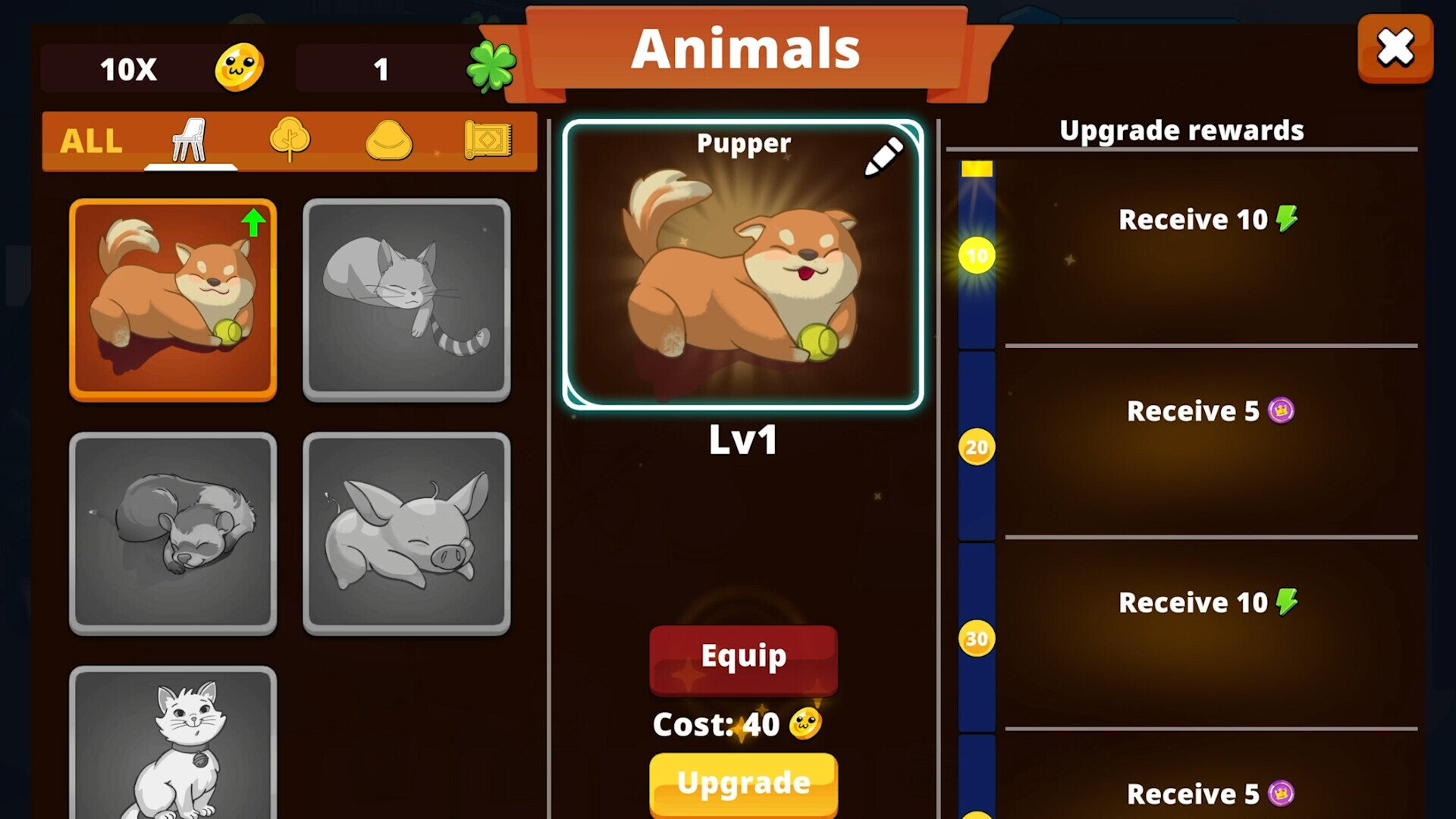Upgrade Pupper for 40 coins

coord(743,783)
